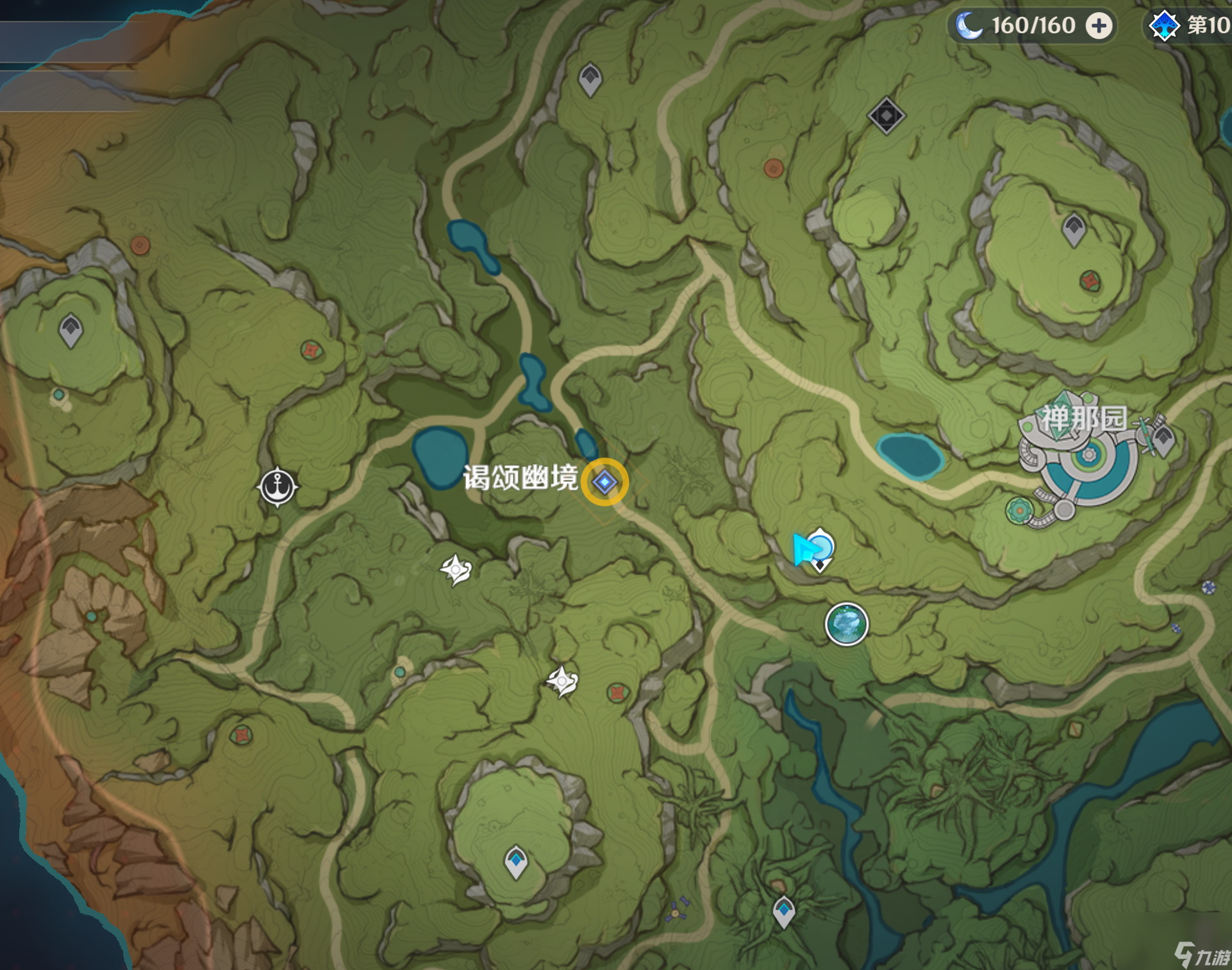
Task: Select the green round marker below 禅那园
Action: click(1018, 511)
